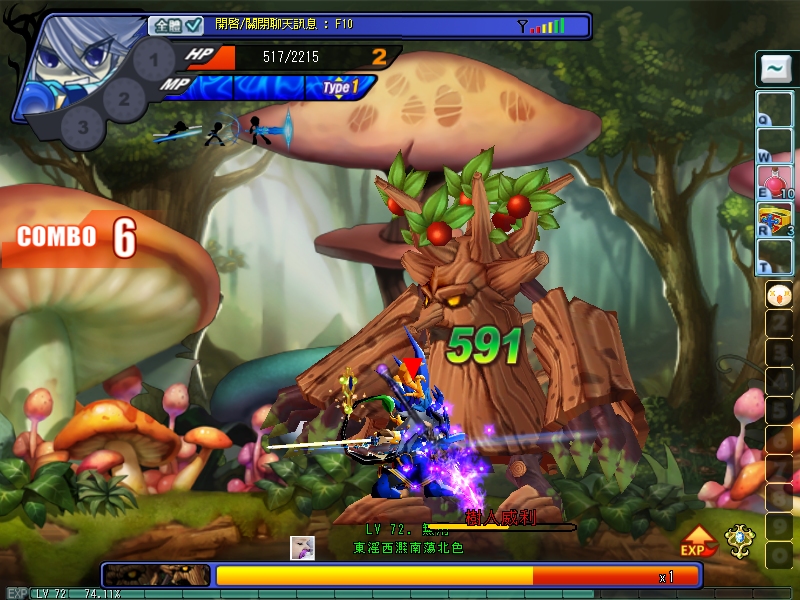Select skill orb number 3
The height and width of the screenshot is (600, 800).
(83, 127)
